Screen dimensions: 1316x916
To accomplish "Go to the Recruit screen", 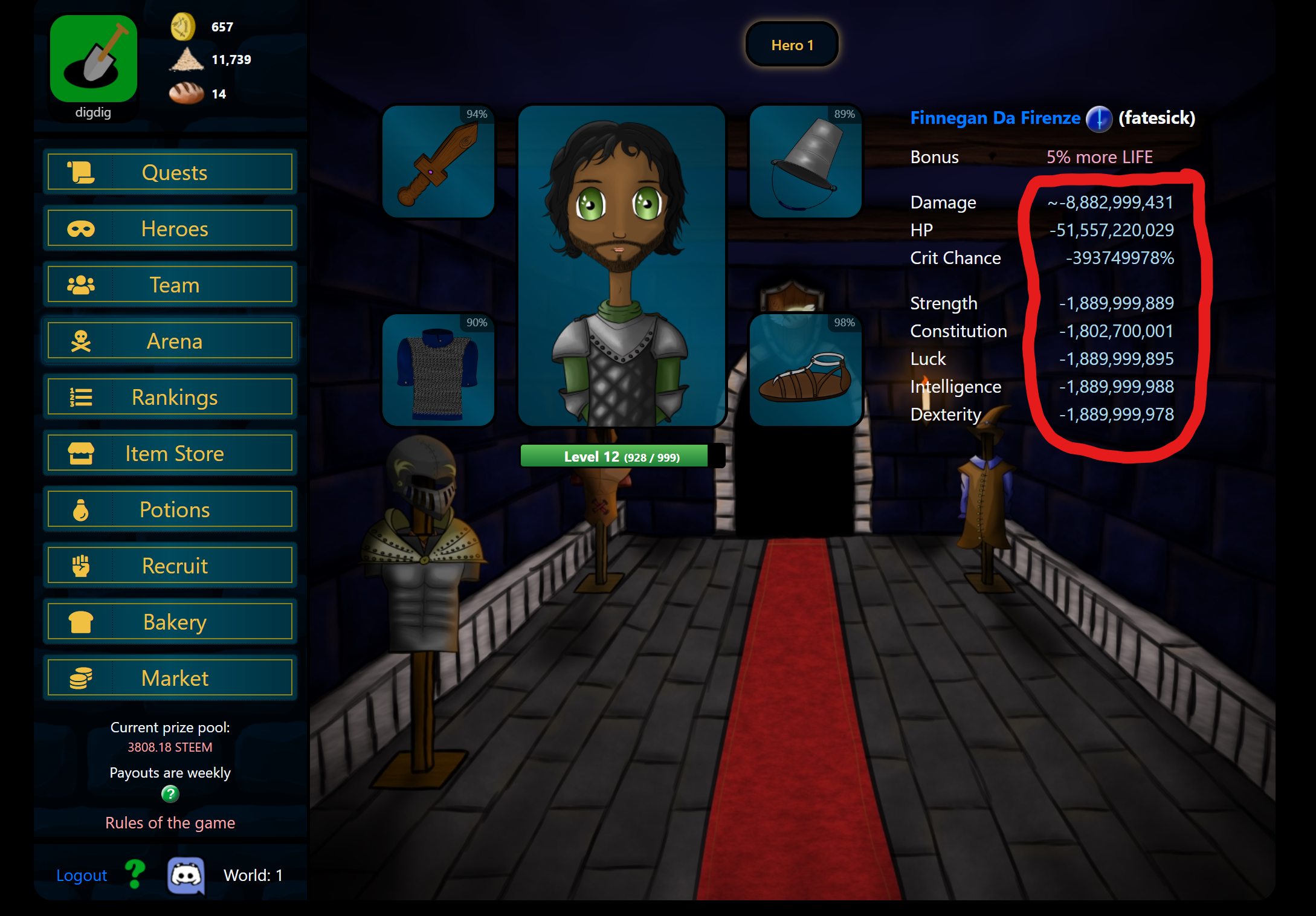I will pos(170,566).
